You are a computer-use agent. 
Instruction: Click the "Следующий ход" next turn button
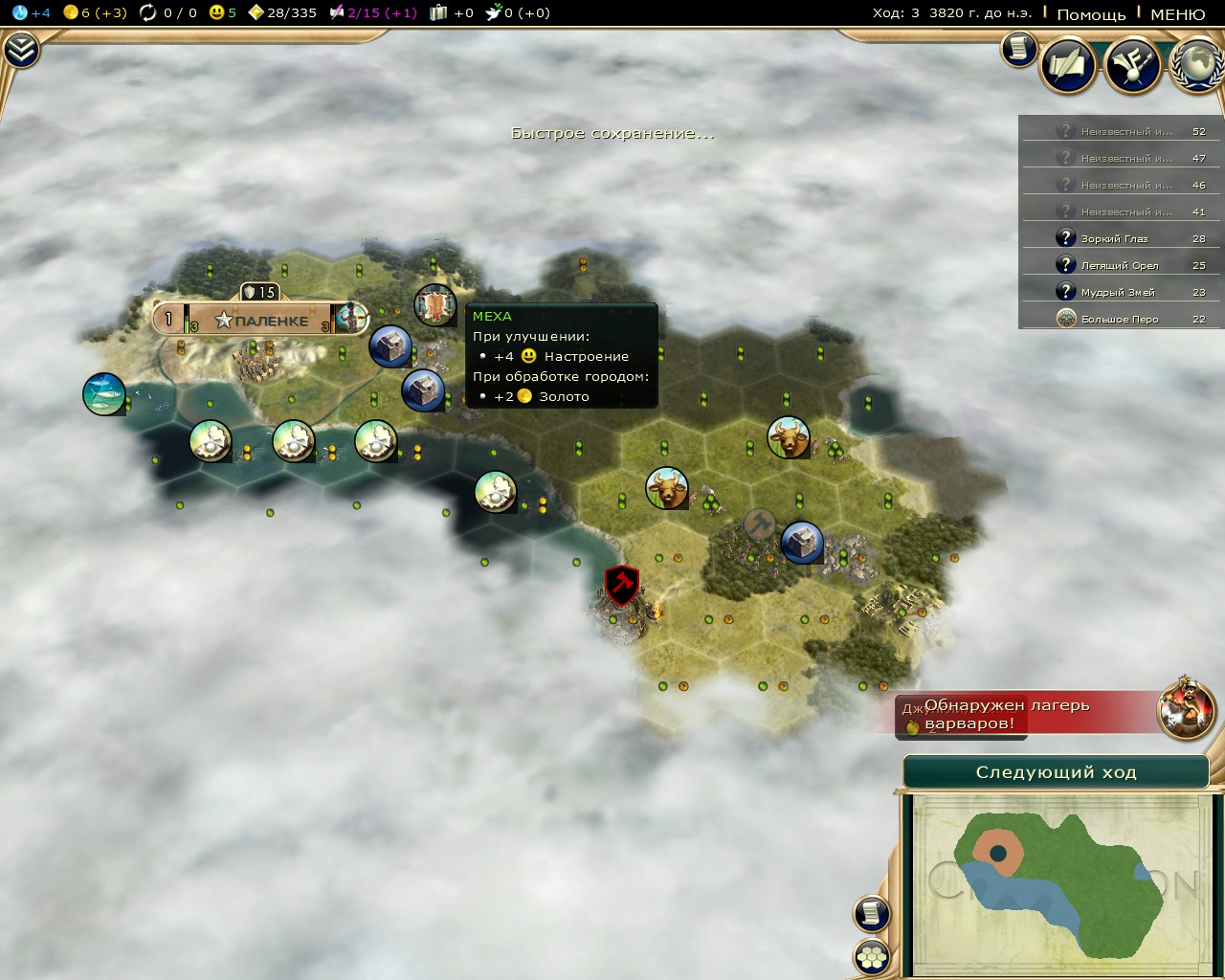[x=1056, y=772]
